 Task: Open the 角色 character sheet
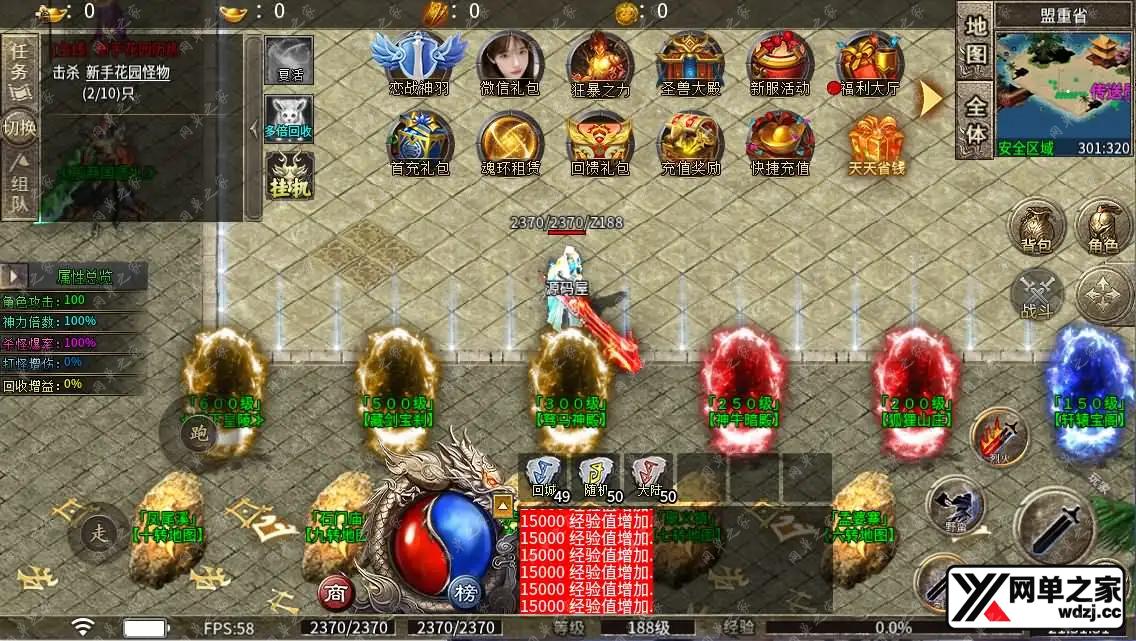pyautogui.click(x=1103, y=228)
